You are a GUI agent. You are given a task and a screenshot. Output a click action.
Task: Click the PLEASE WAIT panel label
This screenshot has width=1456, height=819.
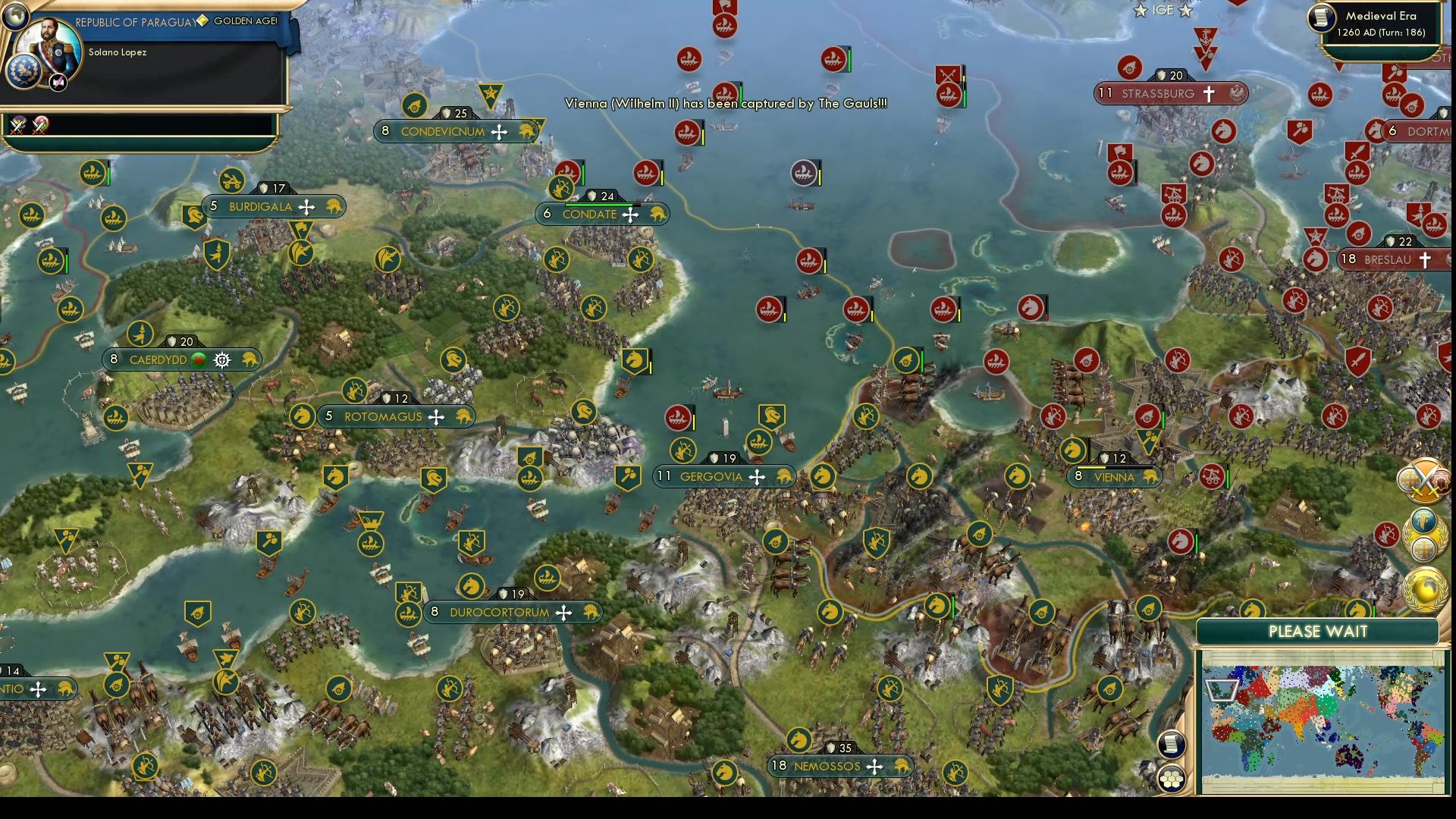click(1317, 631)
